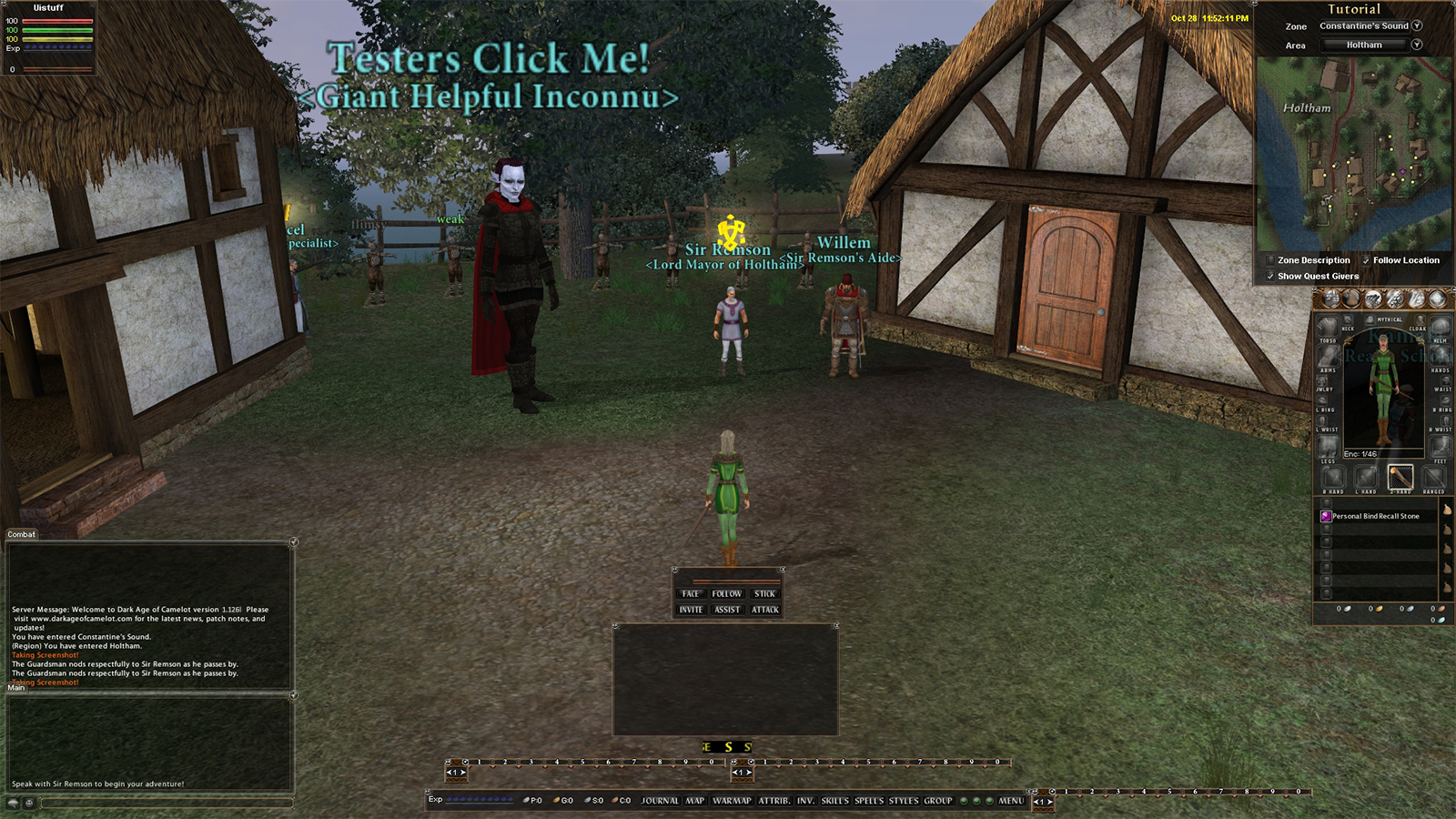Image resolution: width=1456 pixels, height=819 pixels.
Task: Open the Warmap
Action: [732, 801]
